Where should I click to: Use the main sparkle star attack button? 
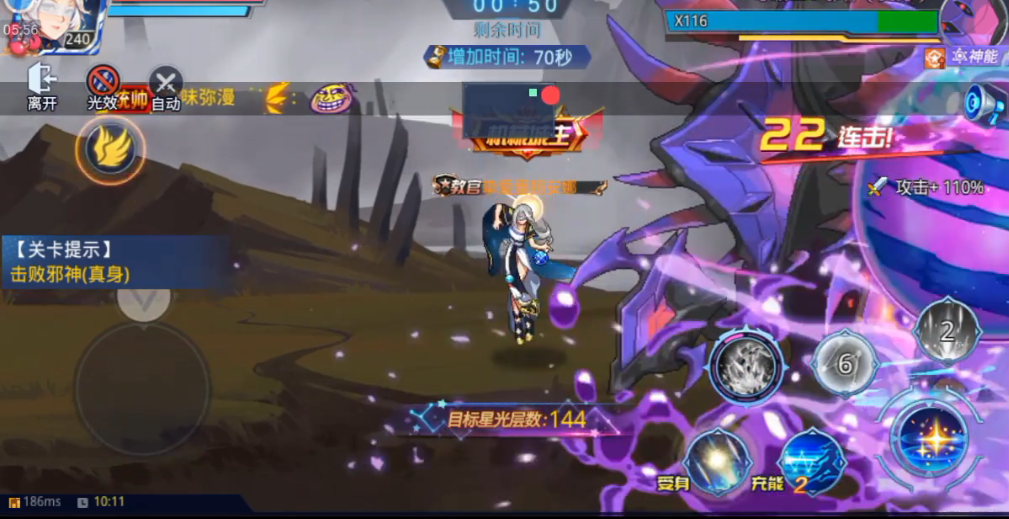point(930,438)
